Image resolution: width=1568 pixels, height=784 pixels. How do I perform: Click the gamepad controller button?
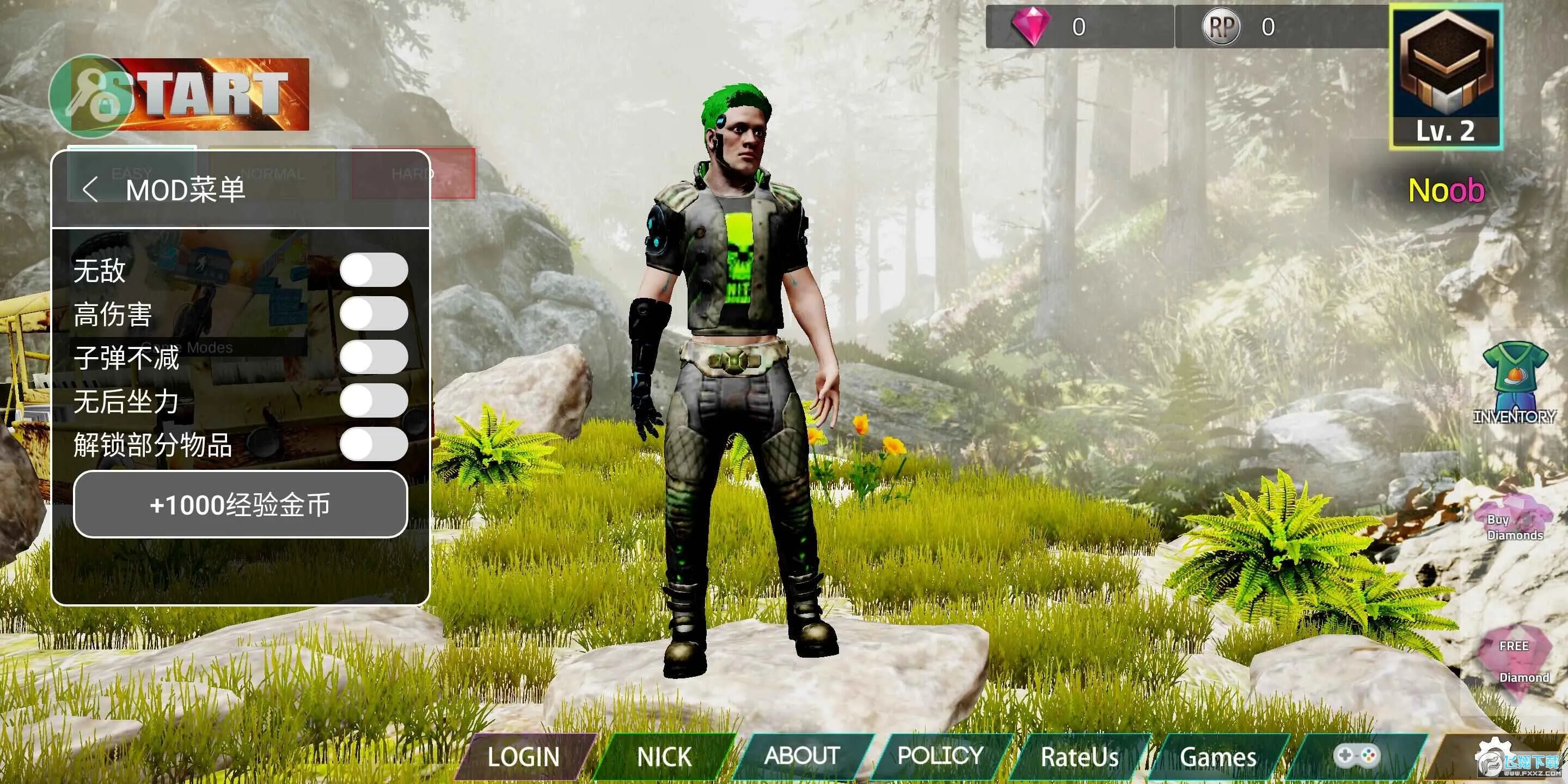pyautogui.click(x=1356, y=755)
